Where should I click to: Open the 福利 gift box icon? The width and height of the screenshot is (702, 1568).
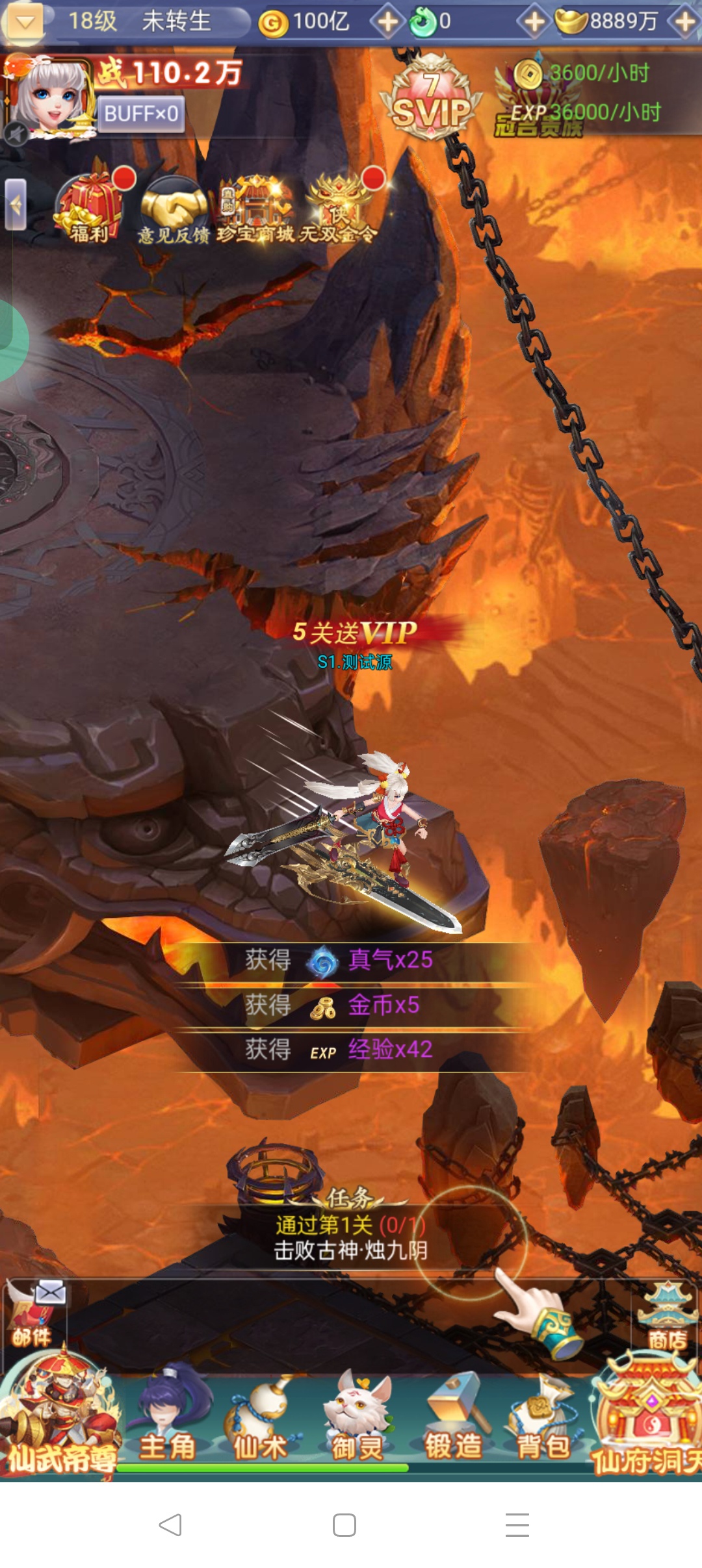tap(90, 208)
